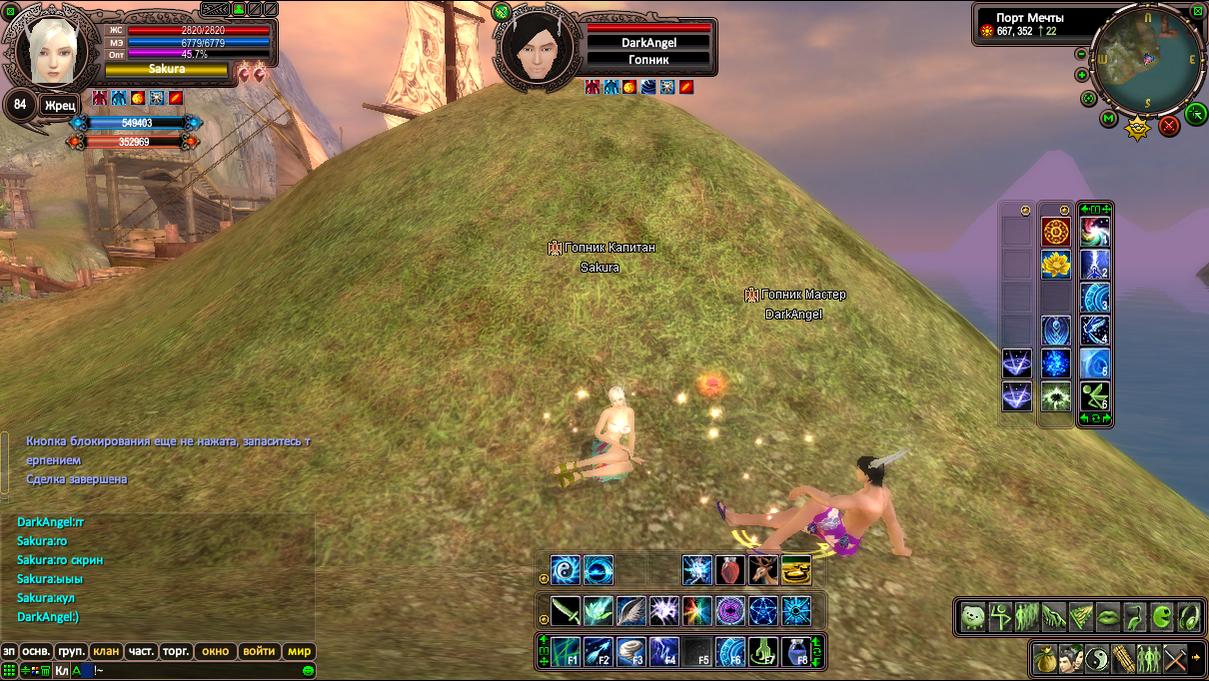Viewport: 1209px width, 681px height.
Task: Open the green smiley emoticon picker
Action: click(x=309, y=670)
